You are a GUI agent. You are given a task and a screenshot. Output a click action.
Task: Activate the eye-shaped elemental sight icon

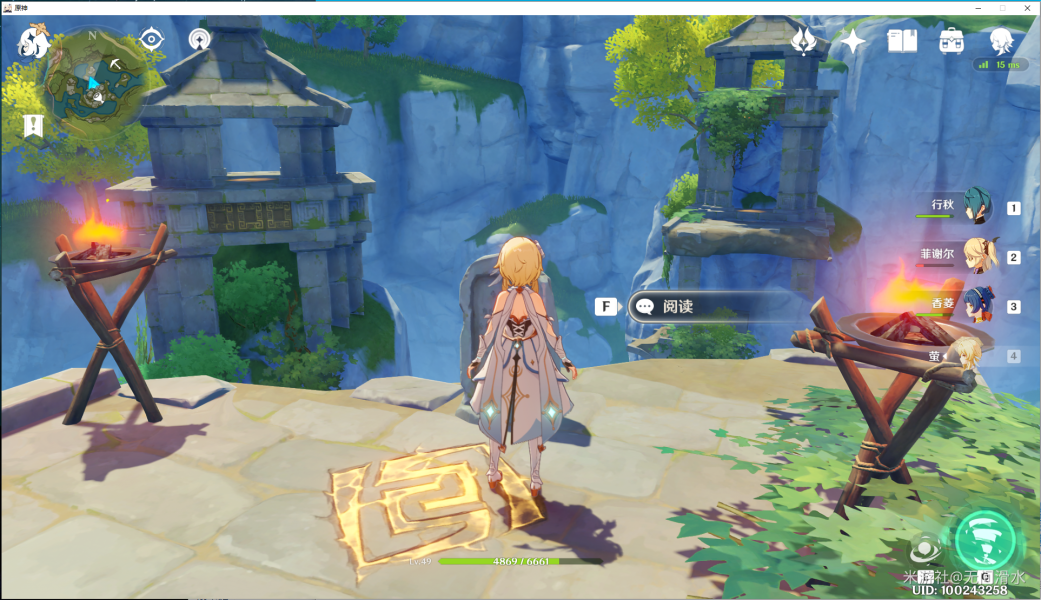pyautogui.click(x=151, y=39)
